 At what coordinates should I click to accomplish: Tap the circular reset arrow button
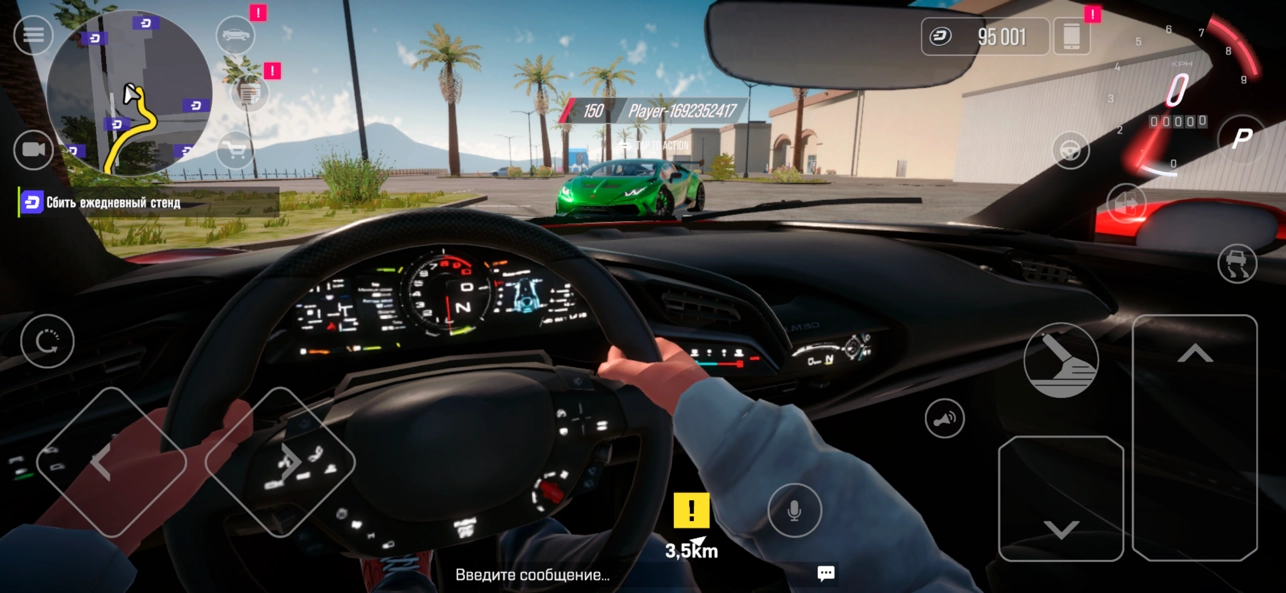(47, 341)
